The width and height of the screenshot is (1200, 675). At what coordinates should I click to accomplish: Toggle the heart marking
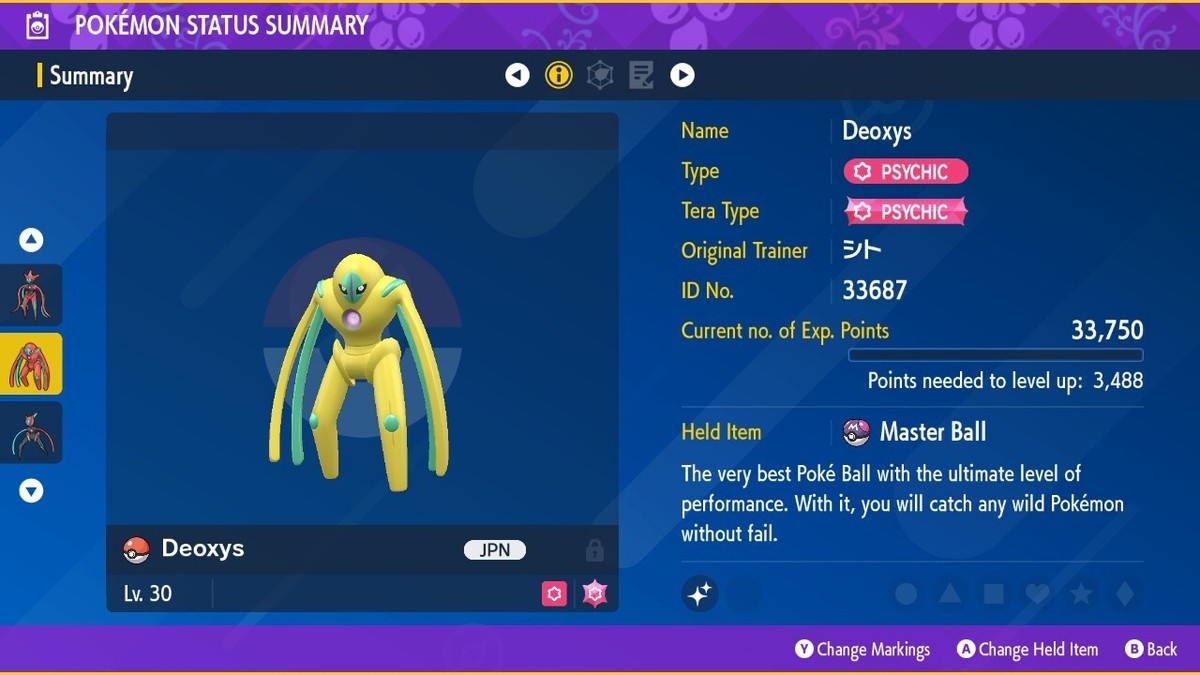(x=1037, y=594)
